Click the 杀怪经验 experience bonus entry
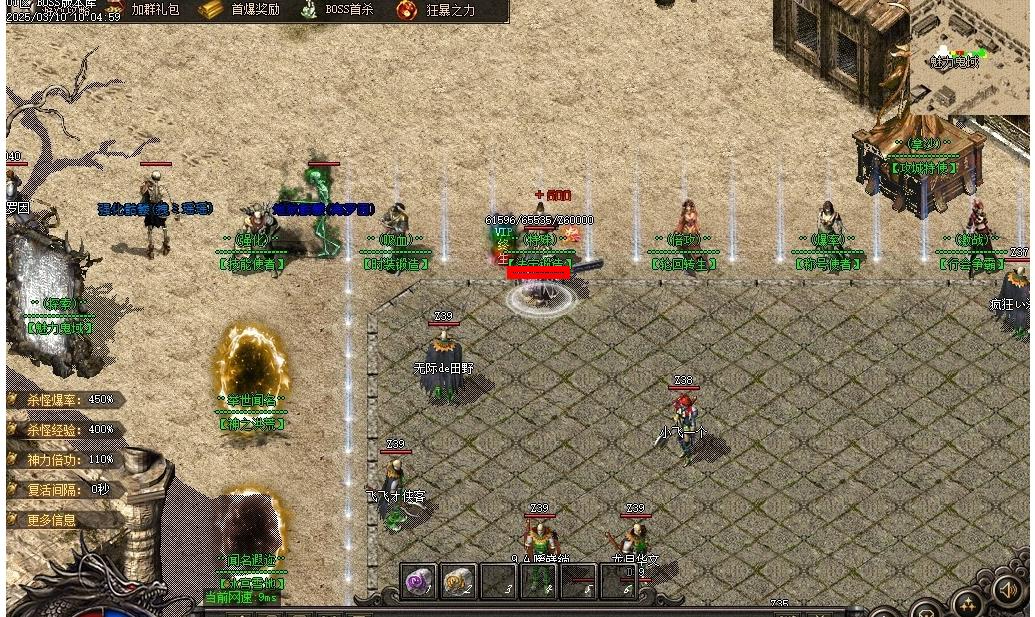The image size is (1035, 617). pos(68,430)
